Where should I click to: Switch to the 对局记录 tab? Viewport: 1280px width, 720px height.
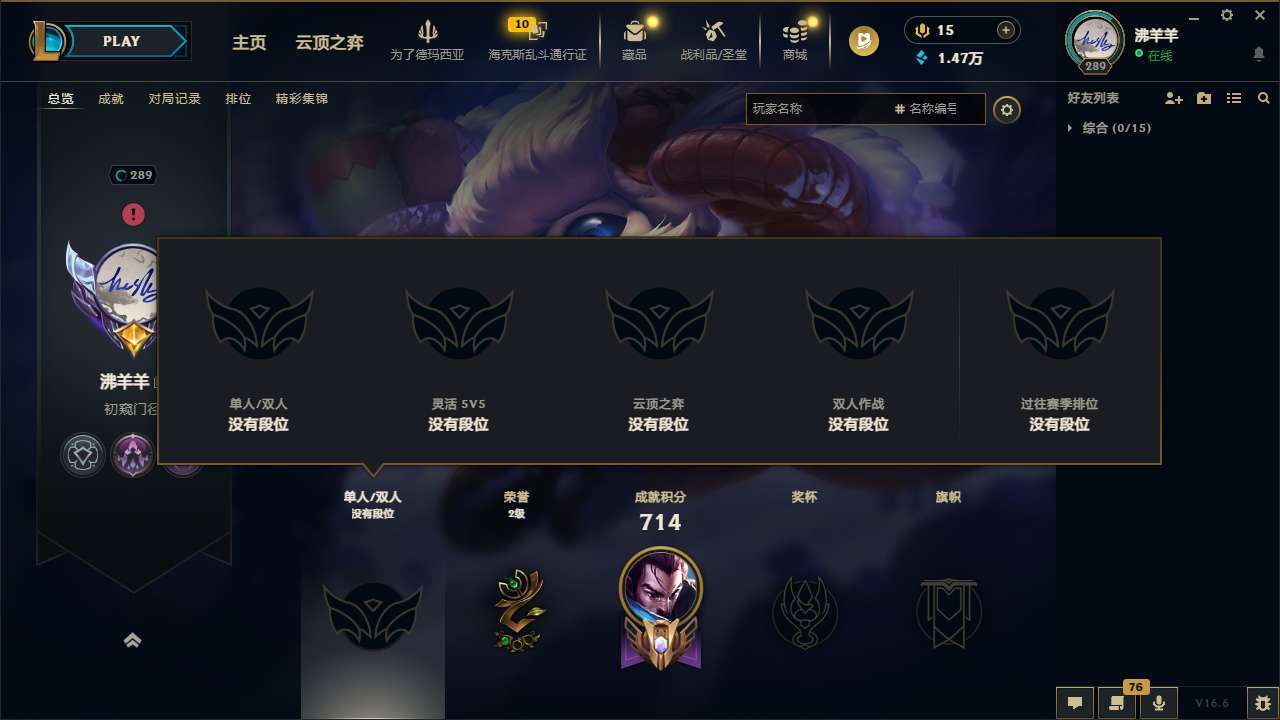[175, 98]
